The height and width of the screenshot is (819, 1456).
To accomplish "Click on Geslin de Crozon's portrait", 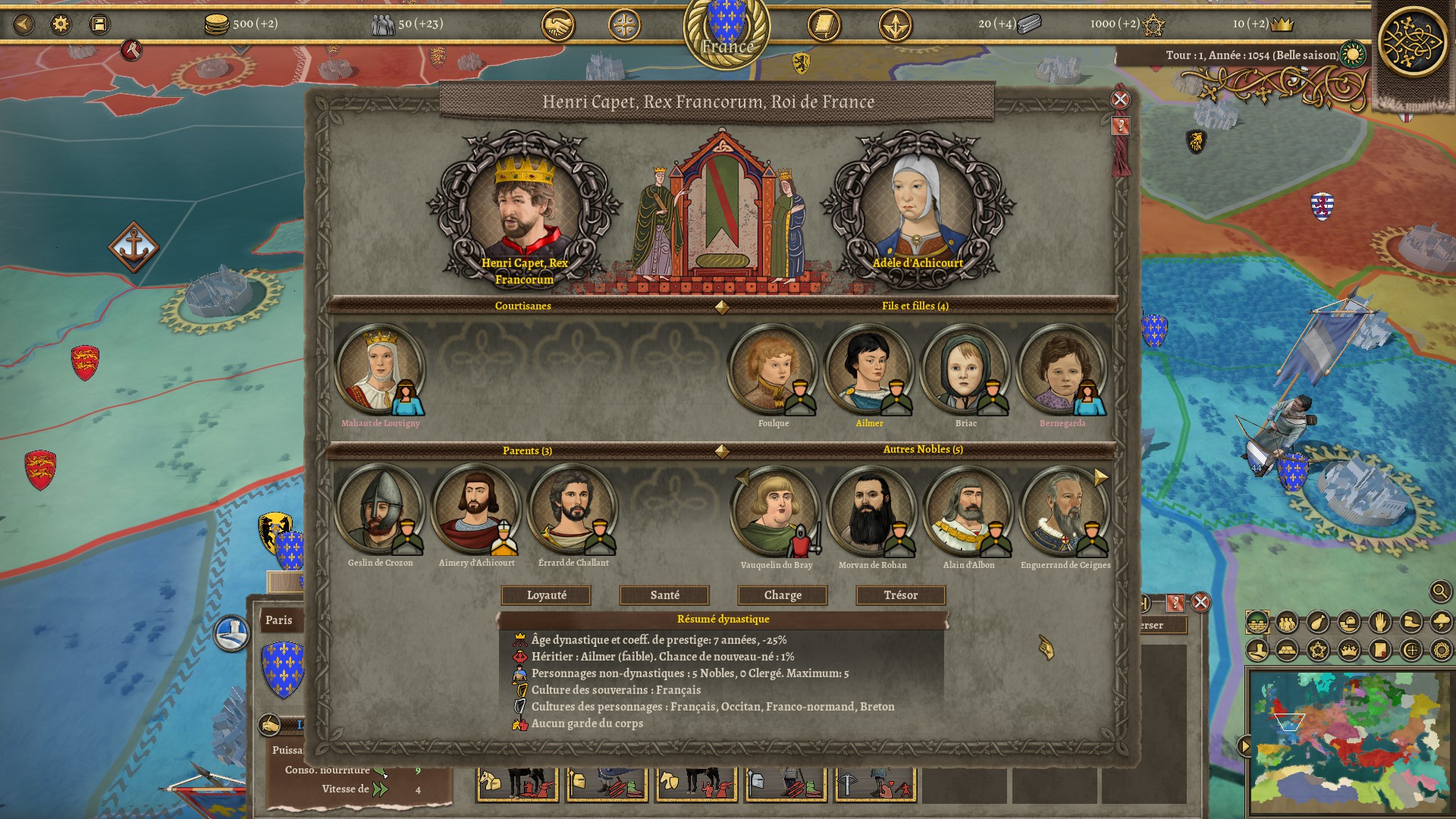I will [379, 509].
